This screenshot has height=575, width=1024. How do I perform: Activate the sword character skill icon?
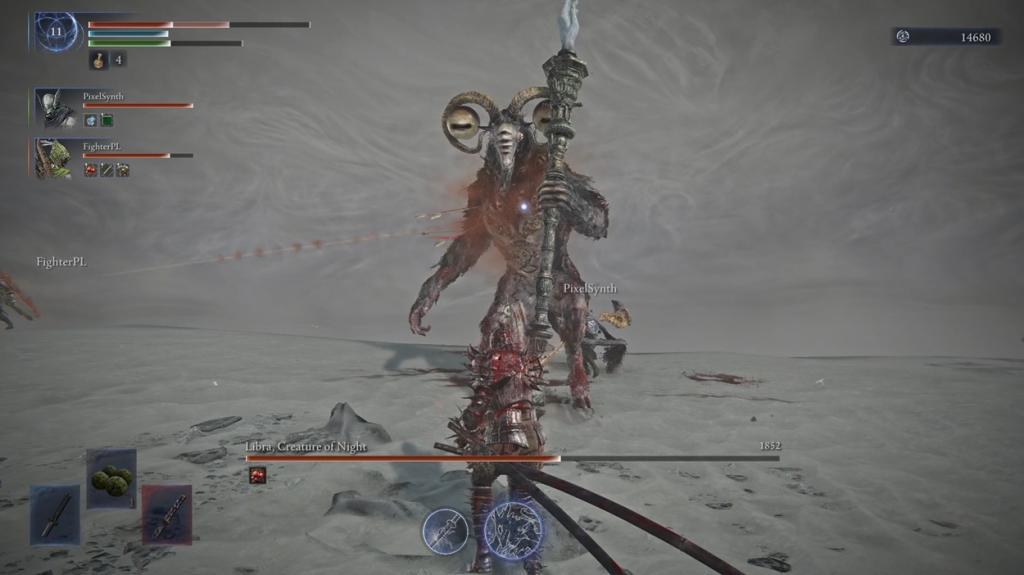tap(445, 530)
